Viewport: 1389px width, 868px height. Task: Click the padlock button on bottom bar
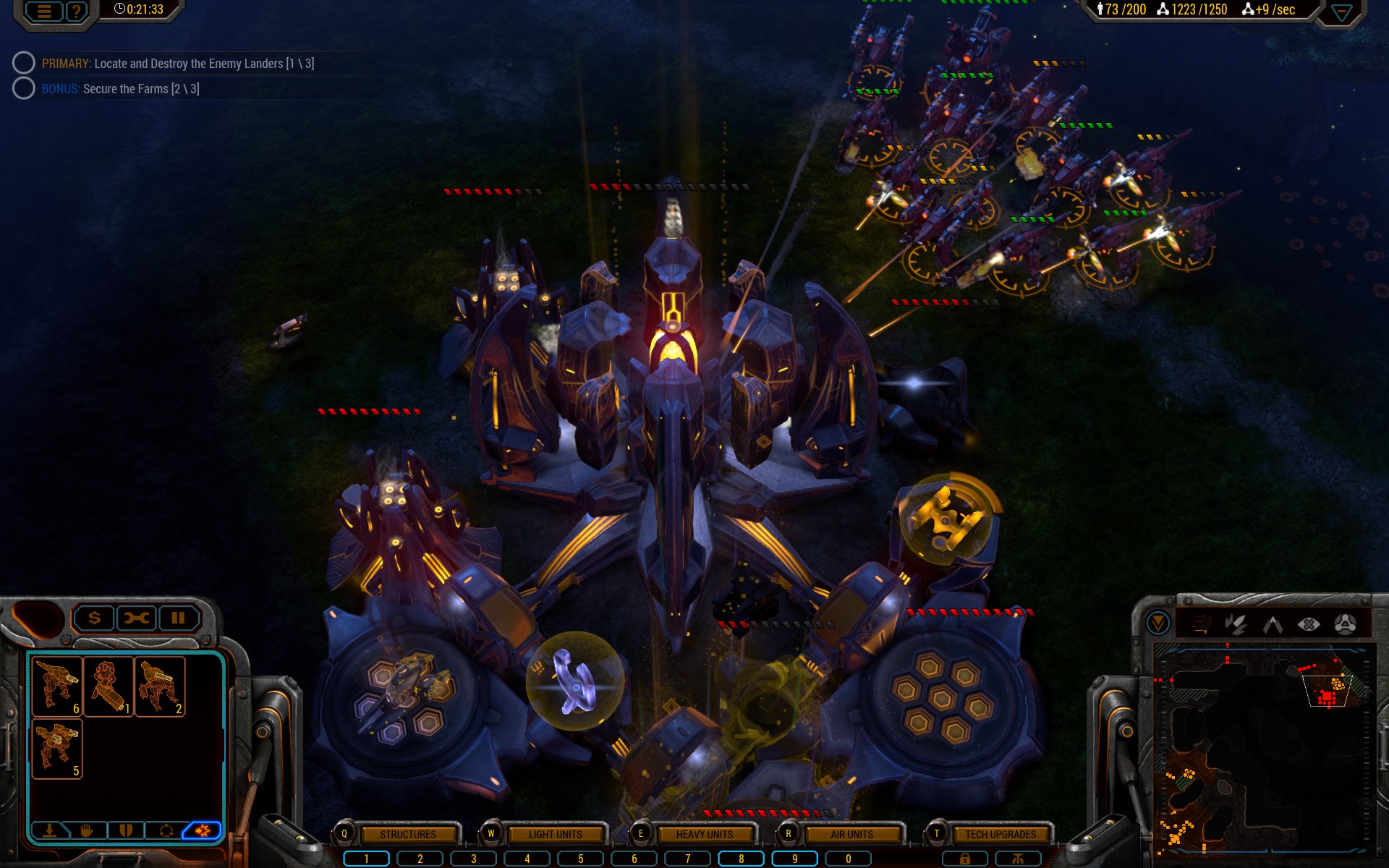click(964, 859)
